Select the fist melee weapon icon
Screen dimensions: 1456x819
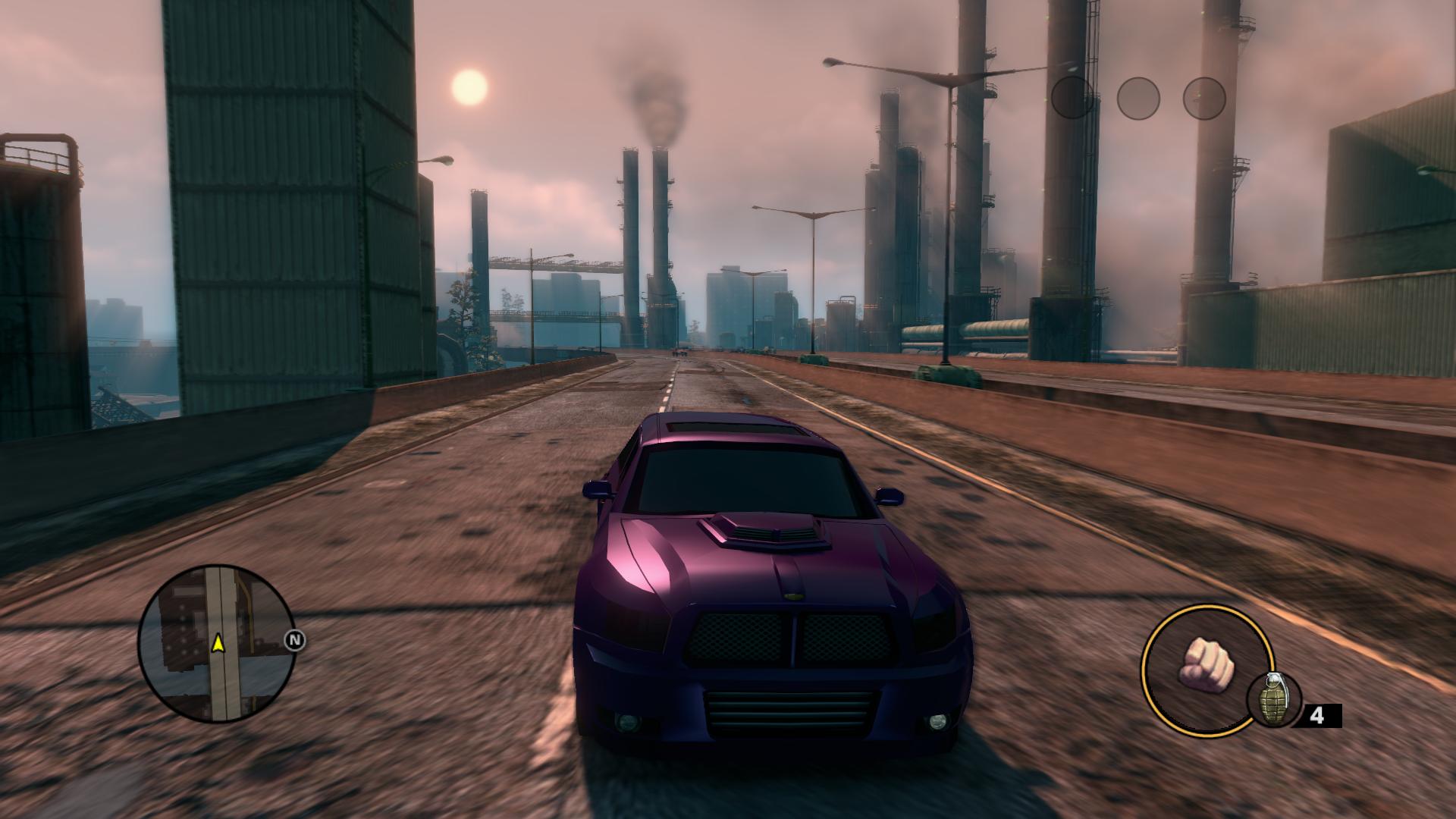point(1205,664)
